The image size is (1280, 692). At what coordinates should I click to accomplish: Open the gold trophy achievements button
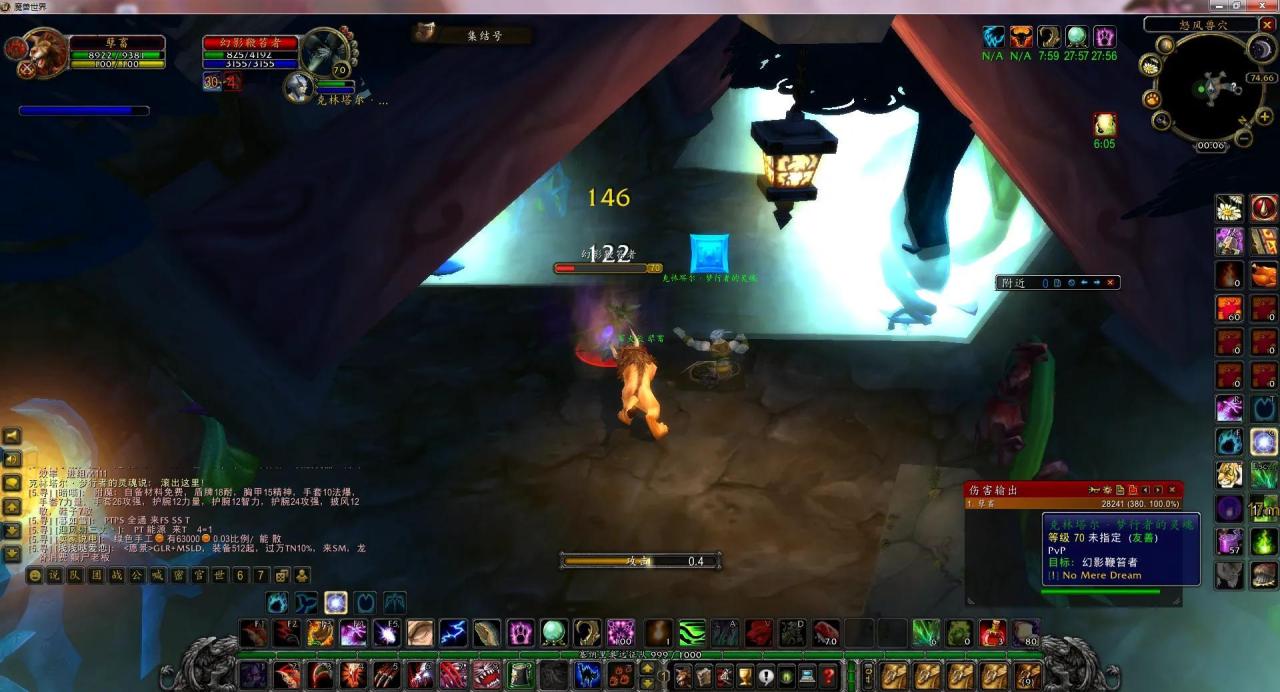pos(745,676)
